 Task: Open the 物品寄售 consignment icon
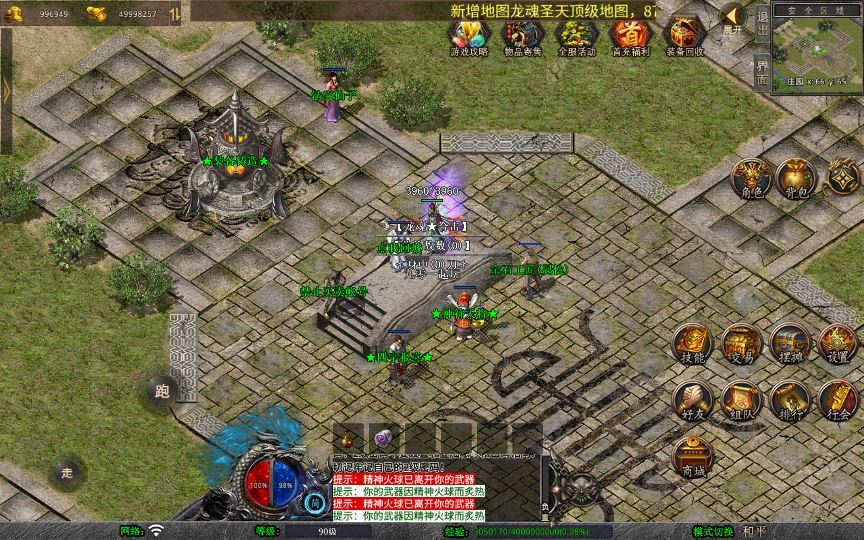tap(521, 37)
